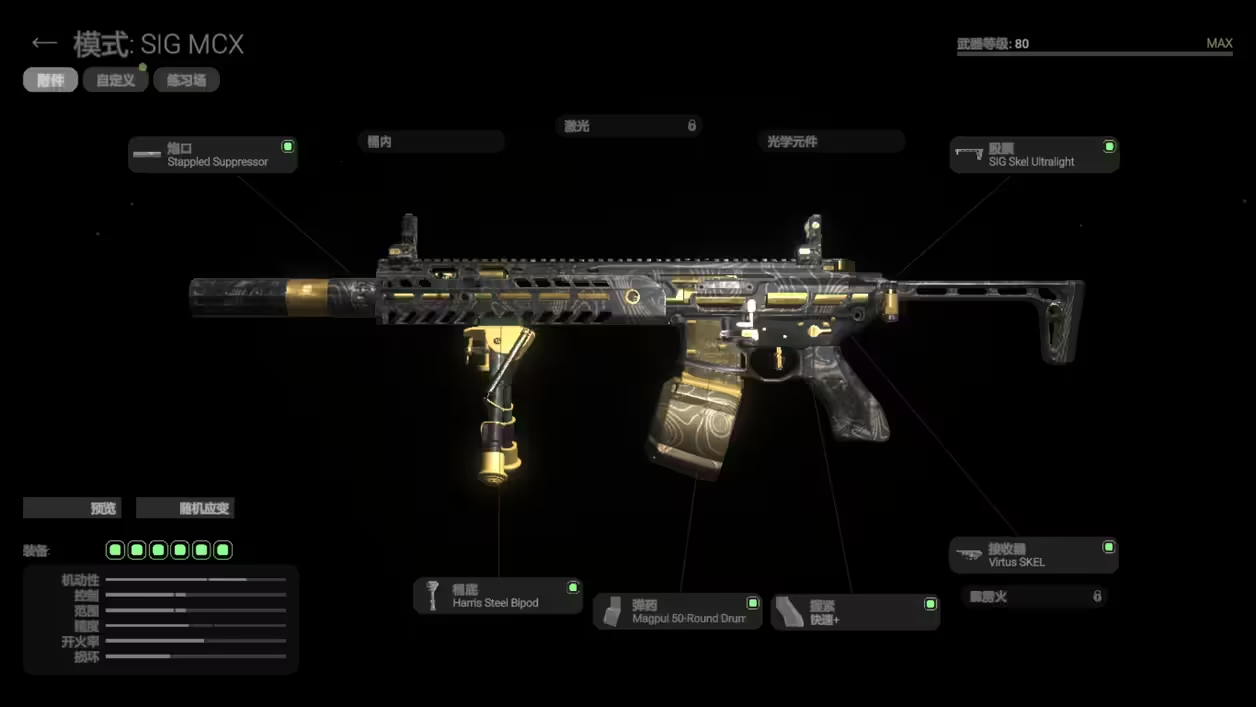Go back using the arrow button

click(43, 43)
